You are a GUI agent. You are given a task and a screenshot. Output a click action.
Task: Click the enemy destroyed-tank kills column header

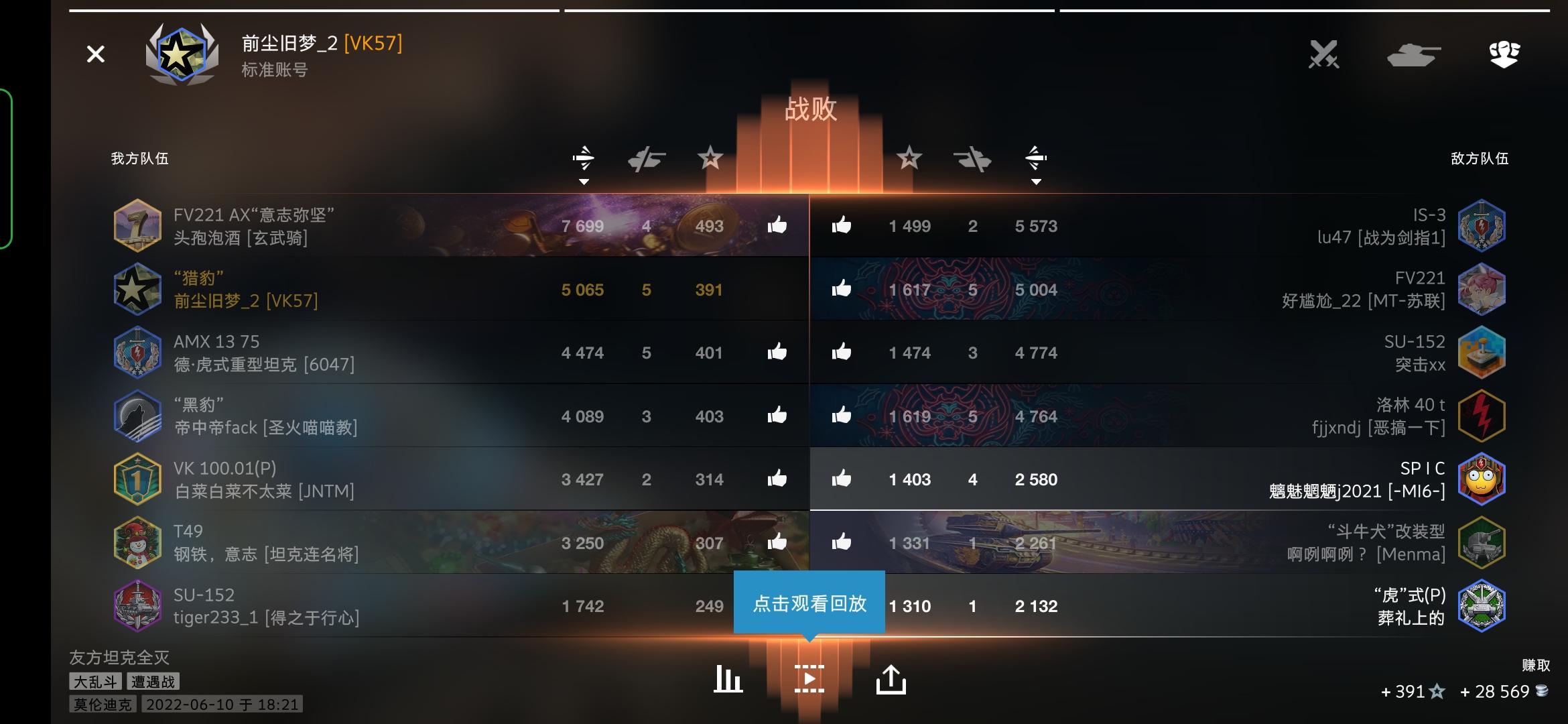[x=973, y=159]
